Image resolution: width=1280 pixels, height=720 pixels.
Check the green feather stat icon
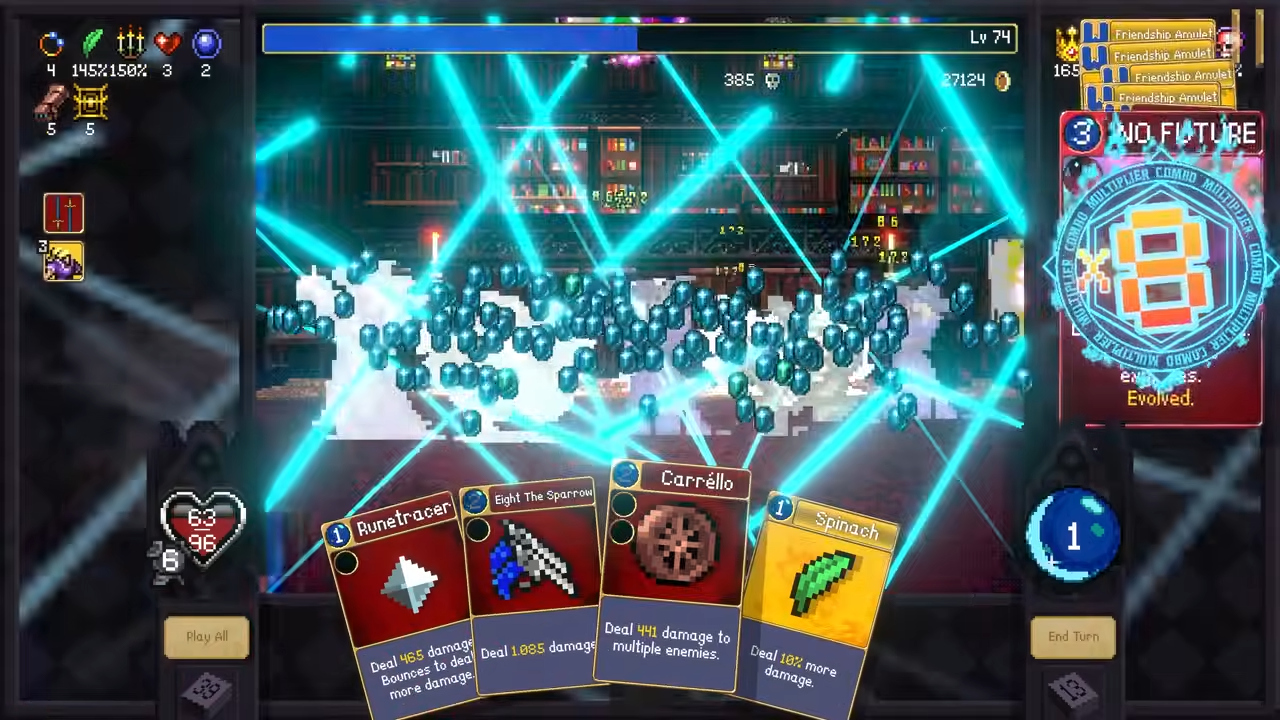[93, 43]
